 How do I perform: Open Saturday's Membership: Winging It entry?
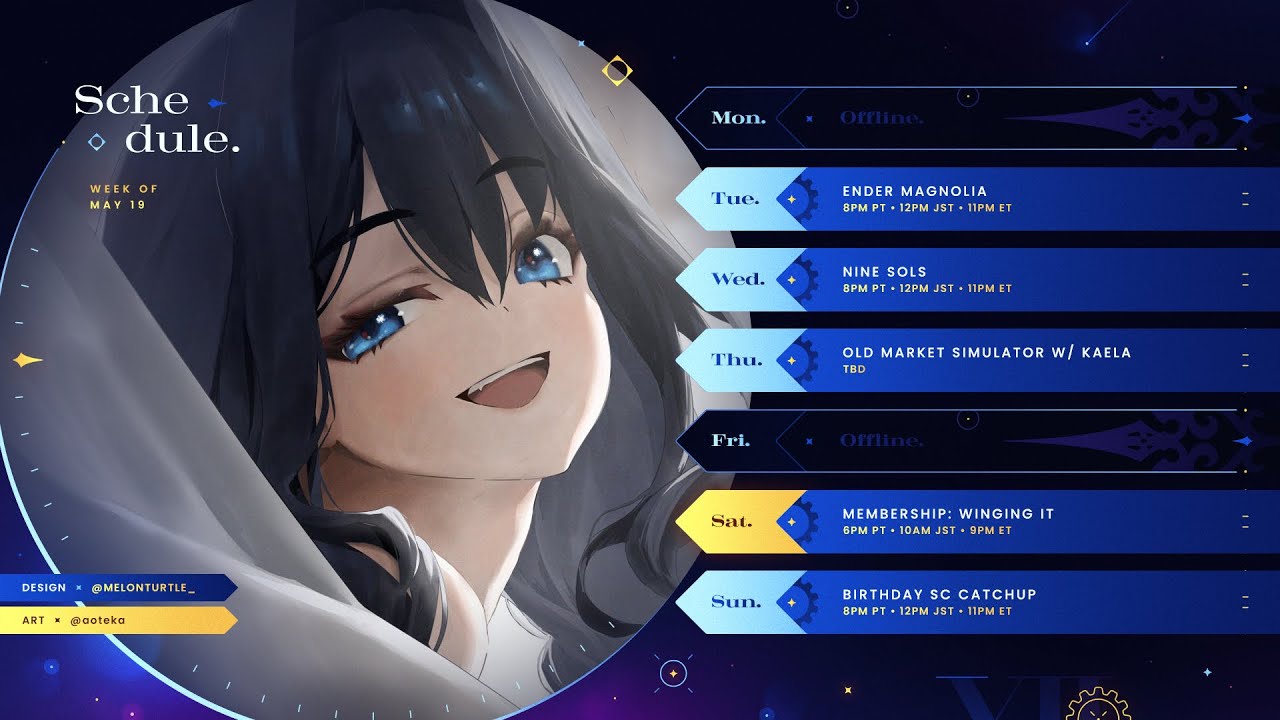(960, 521)
